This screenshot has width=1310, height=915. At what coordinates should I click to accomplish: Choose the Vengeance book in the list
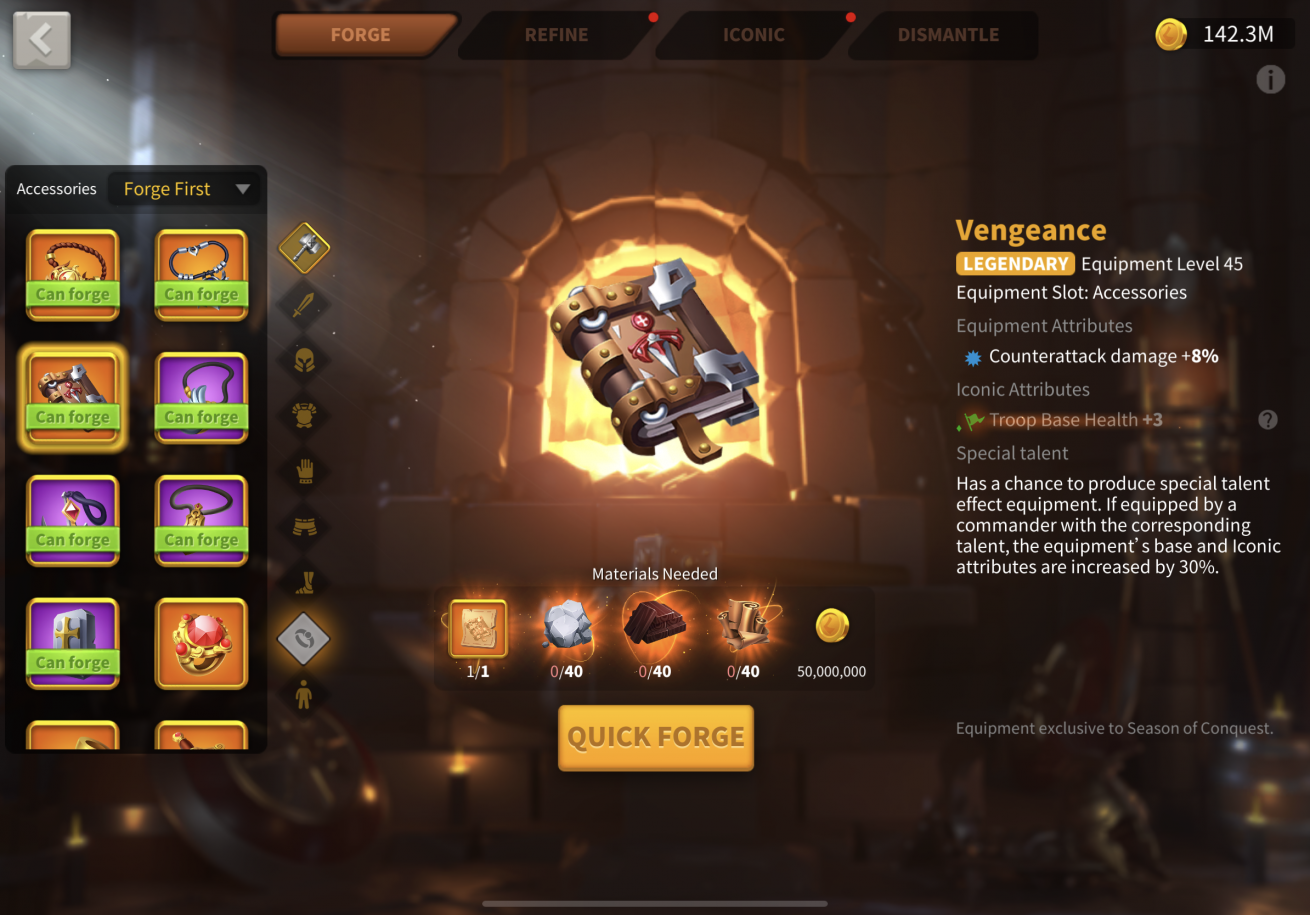[73, 398]
